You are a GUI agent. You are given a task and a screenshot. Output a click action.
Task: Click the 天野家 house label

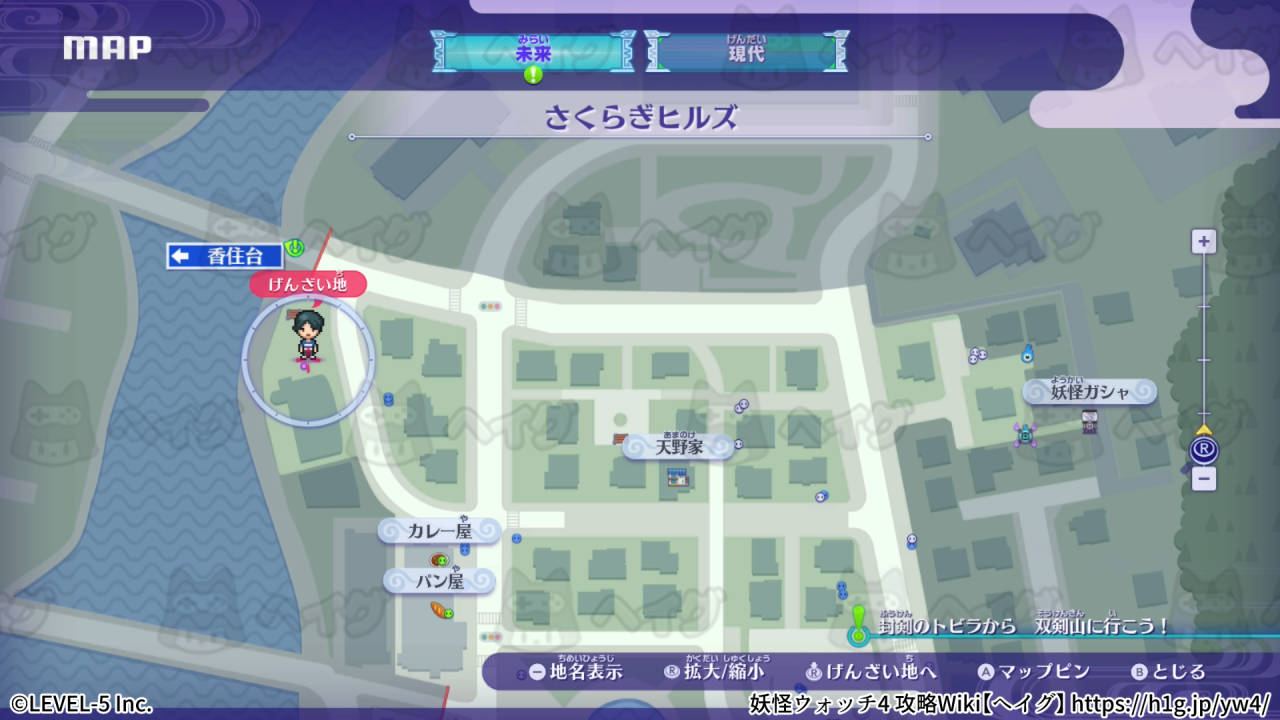pos(680,447)
